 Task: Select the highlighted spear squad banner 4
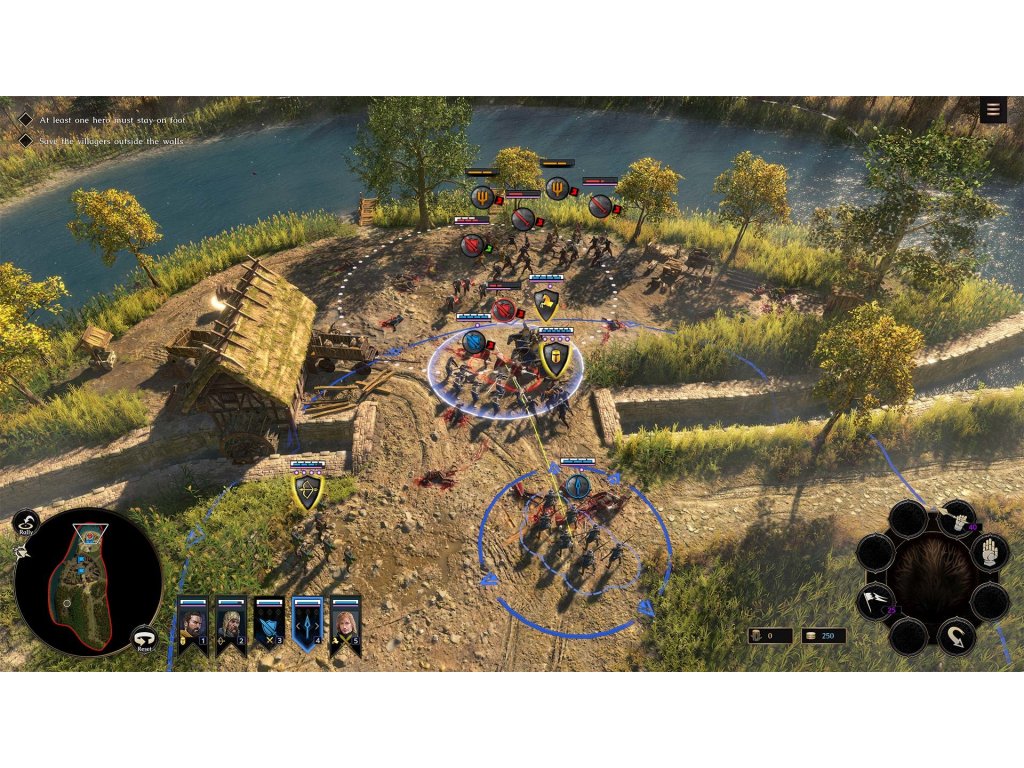click(x=308, y=624)
